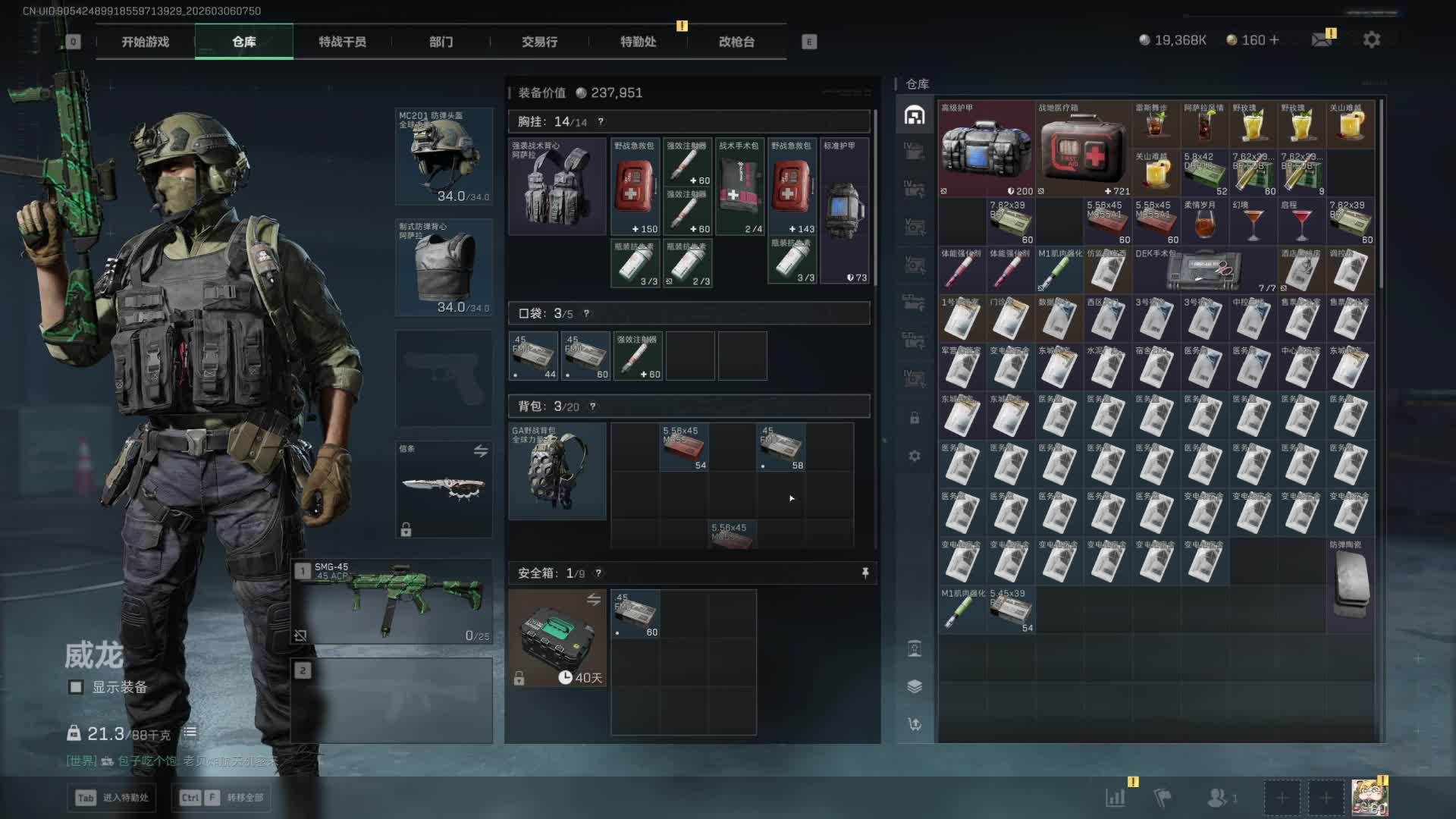Toggle the 显示装备 checkbox
This screenshot has height=819, width=1456.
[76, 687]
